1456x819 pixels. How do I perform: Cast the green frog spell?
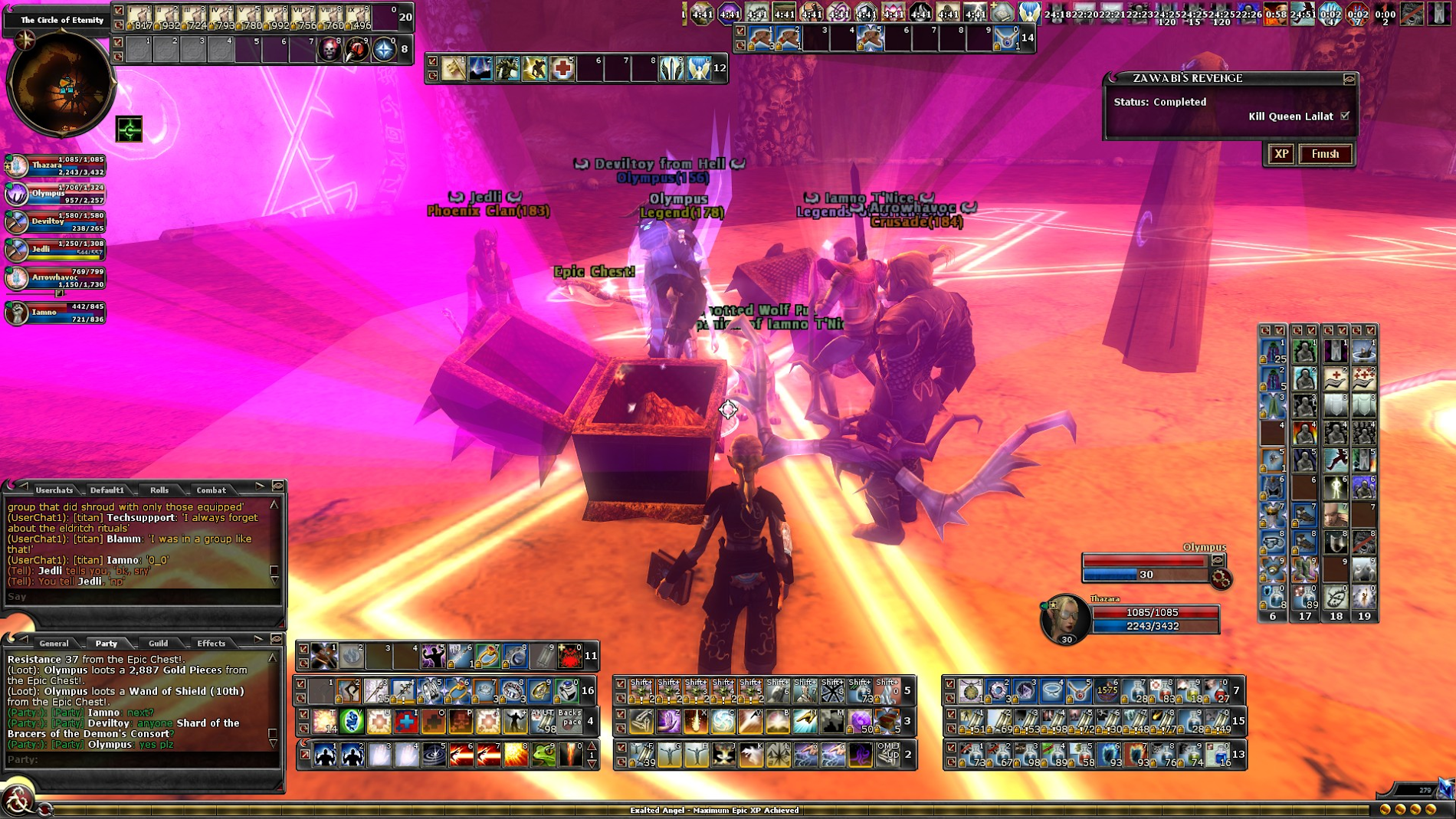(543, 755)
